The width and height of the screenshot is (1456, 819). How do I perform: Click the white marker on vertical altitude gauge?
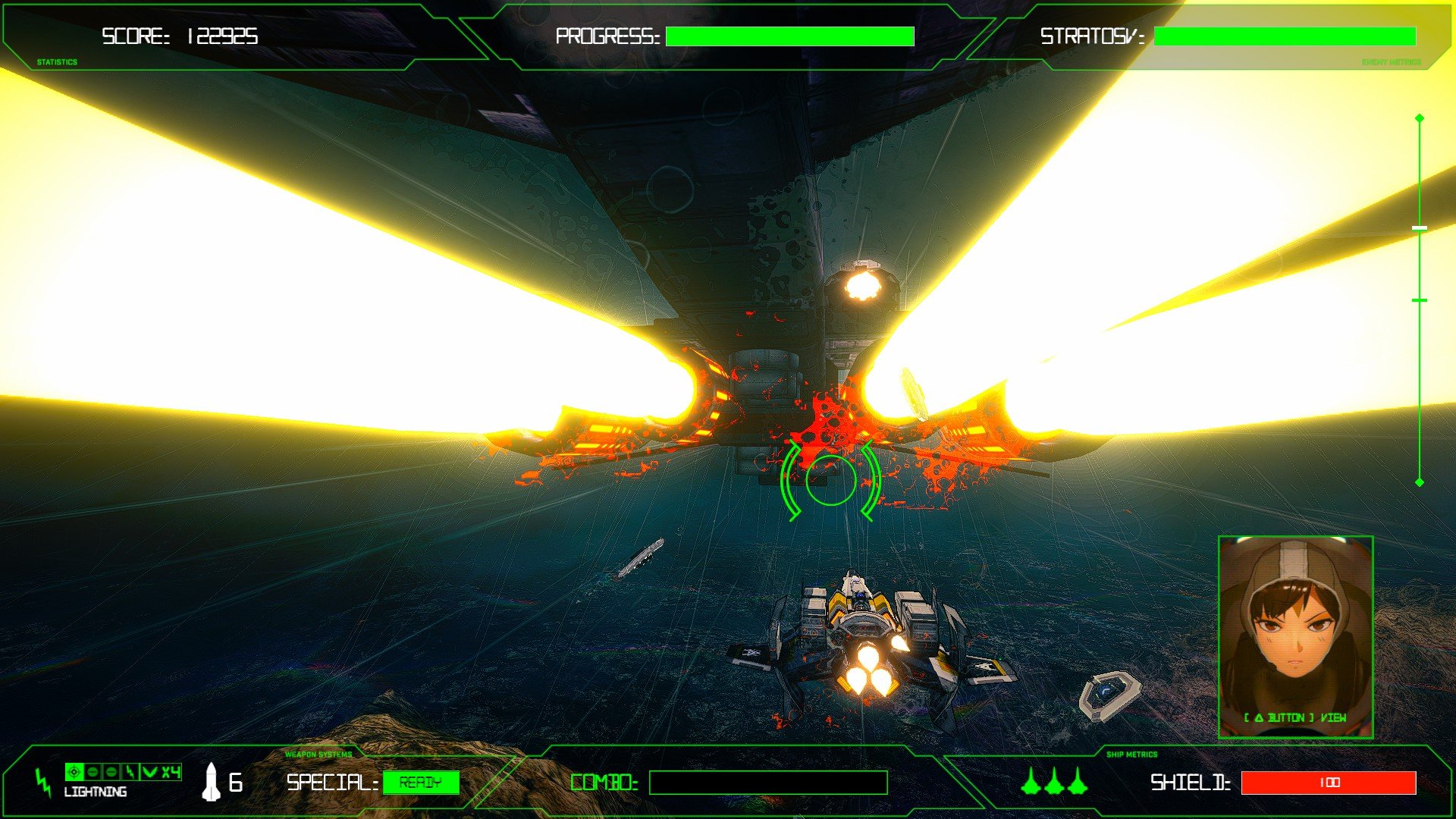1420,227
